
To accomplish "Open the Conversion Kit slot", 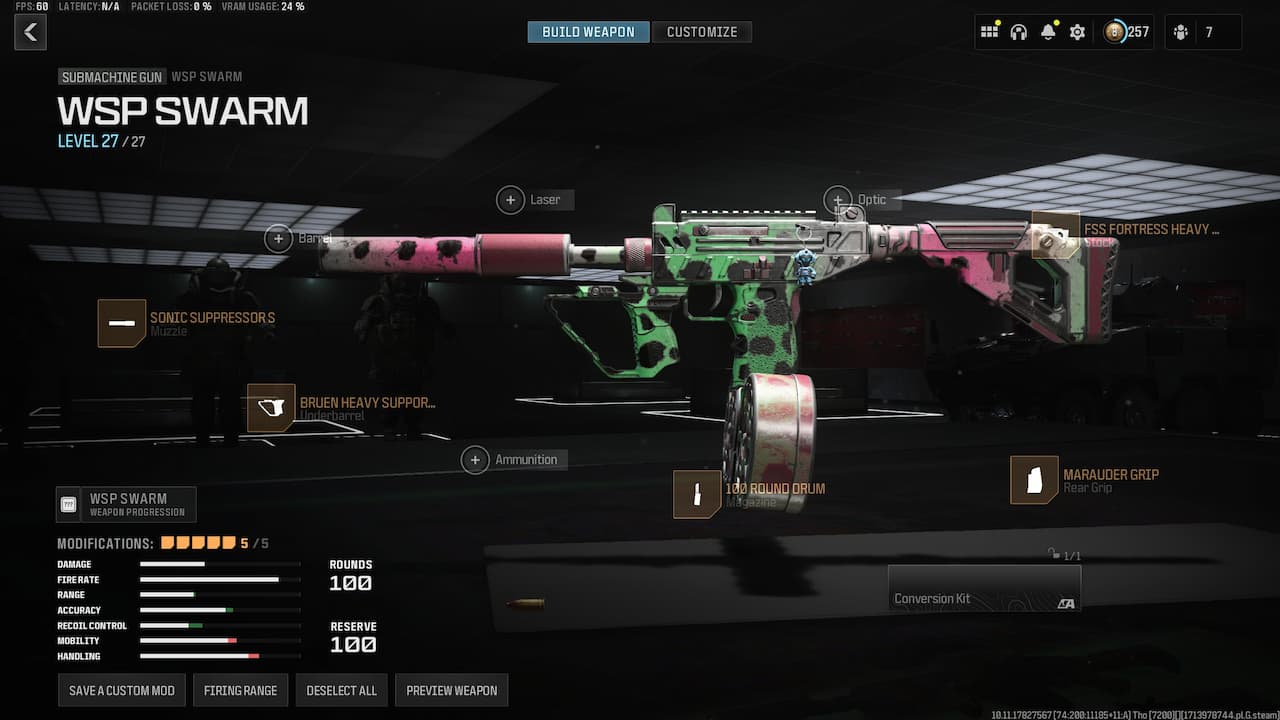I will [x=984, y=588].
